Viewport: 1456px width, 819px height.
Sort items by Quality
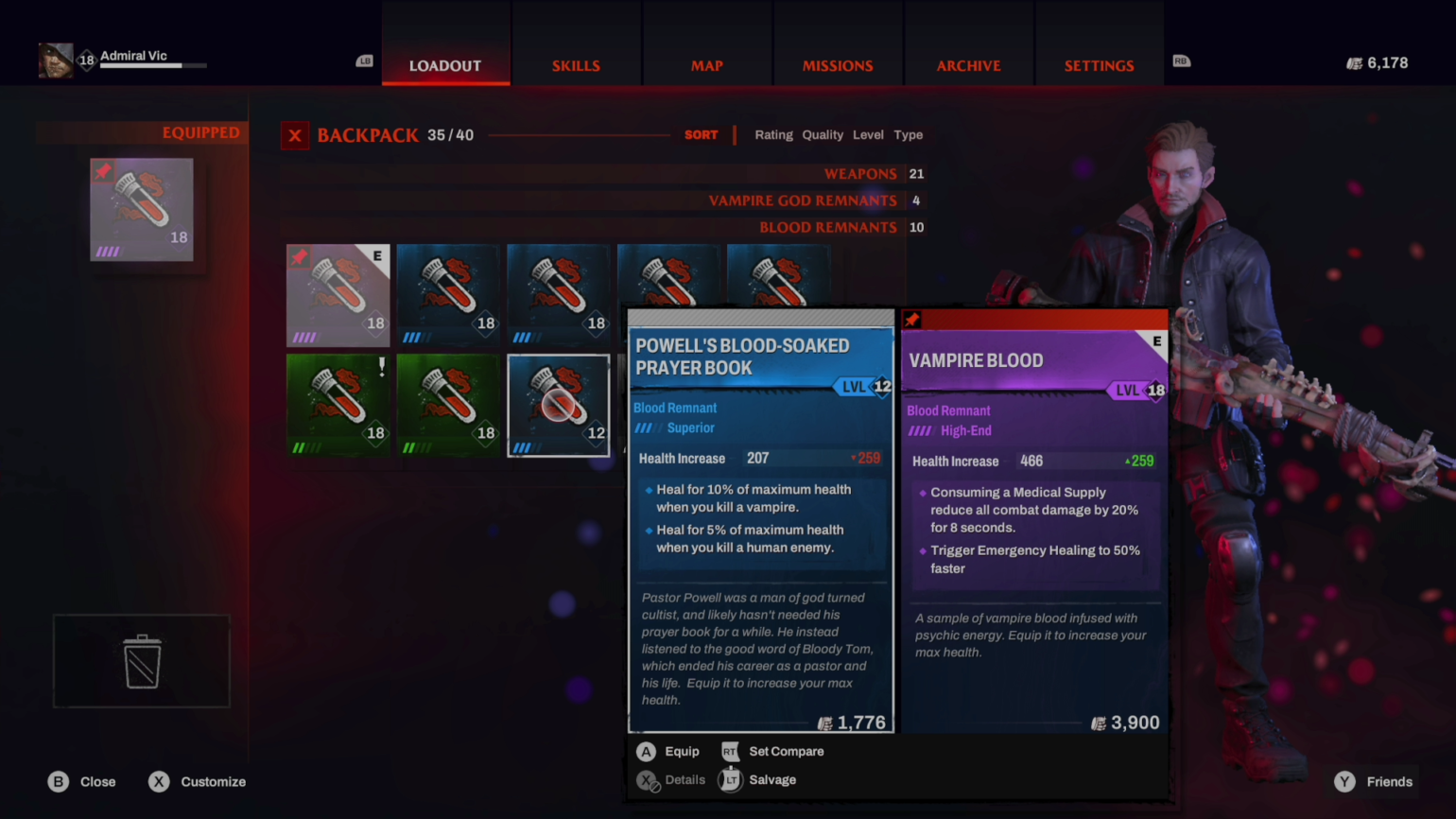tap(822, 134)
